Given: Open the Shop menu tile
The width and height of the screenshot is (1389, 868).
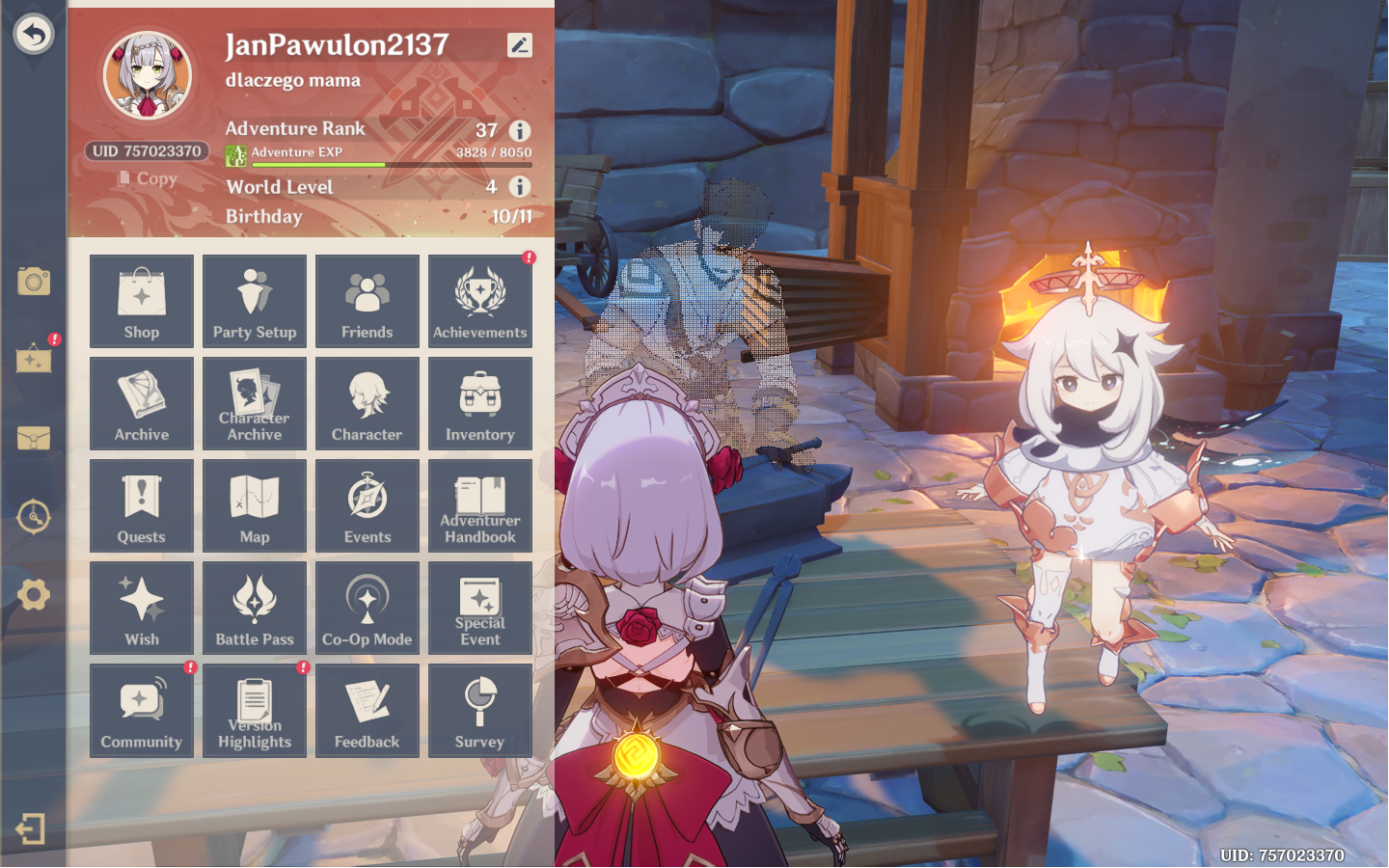Looking at the screenshot, I should coord(142,301).
